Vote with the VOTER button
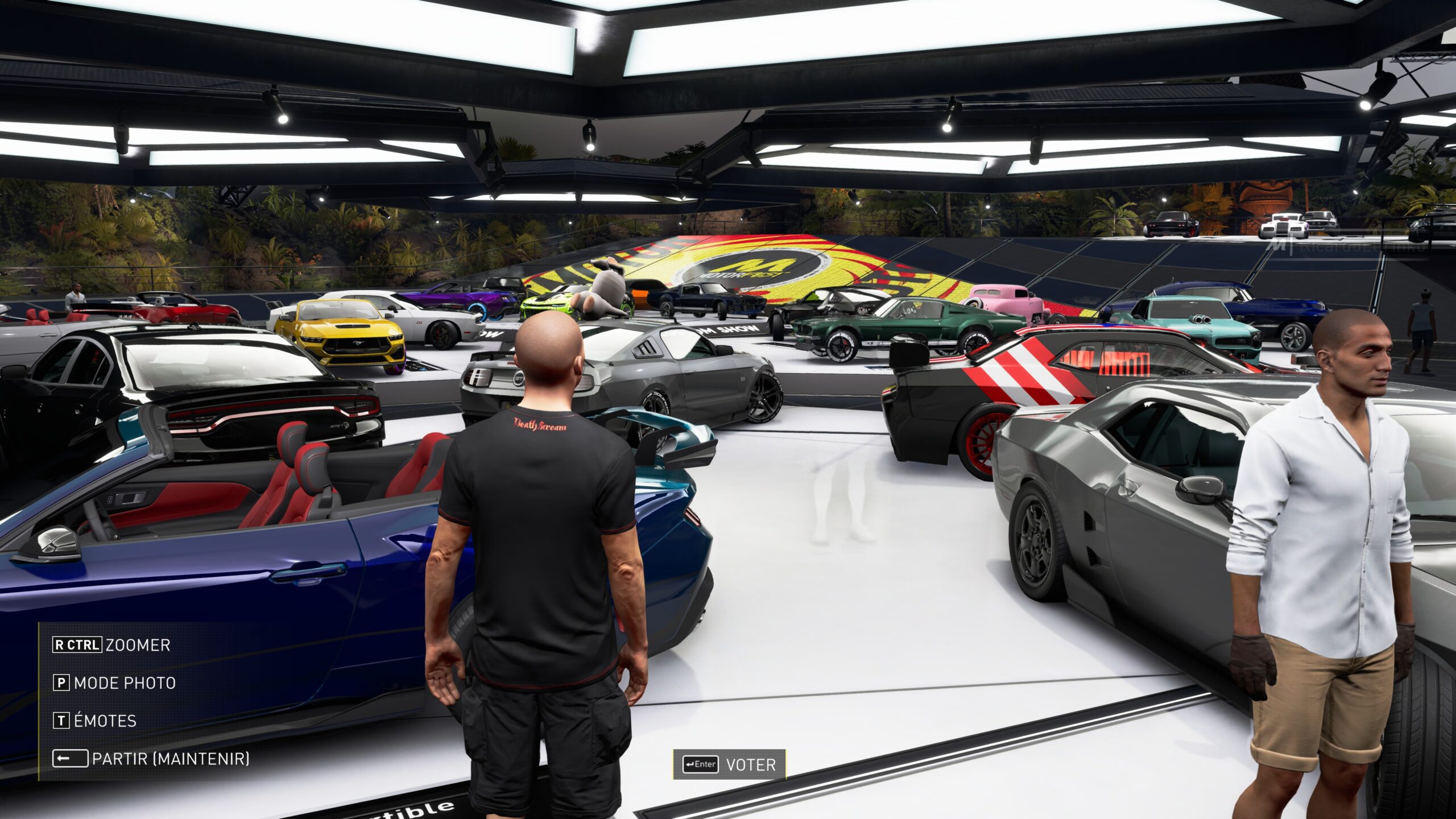 (x=730, y=764)
